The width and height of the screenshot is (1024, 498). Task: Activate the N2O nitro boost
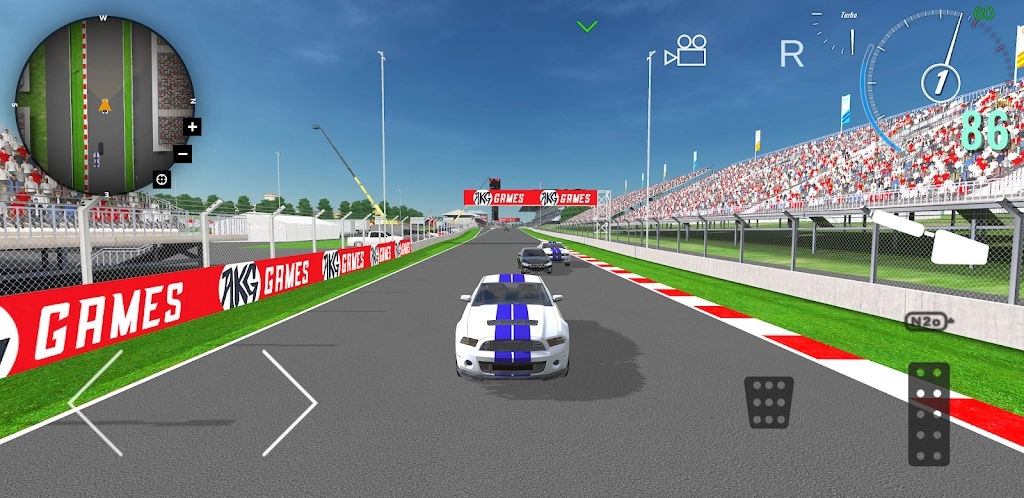click(x=928, y=321)
